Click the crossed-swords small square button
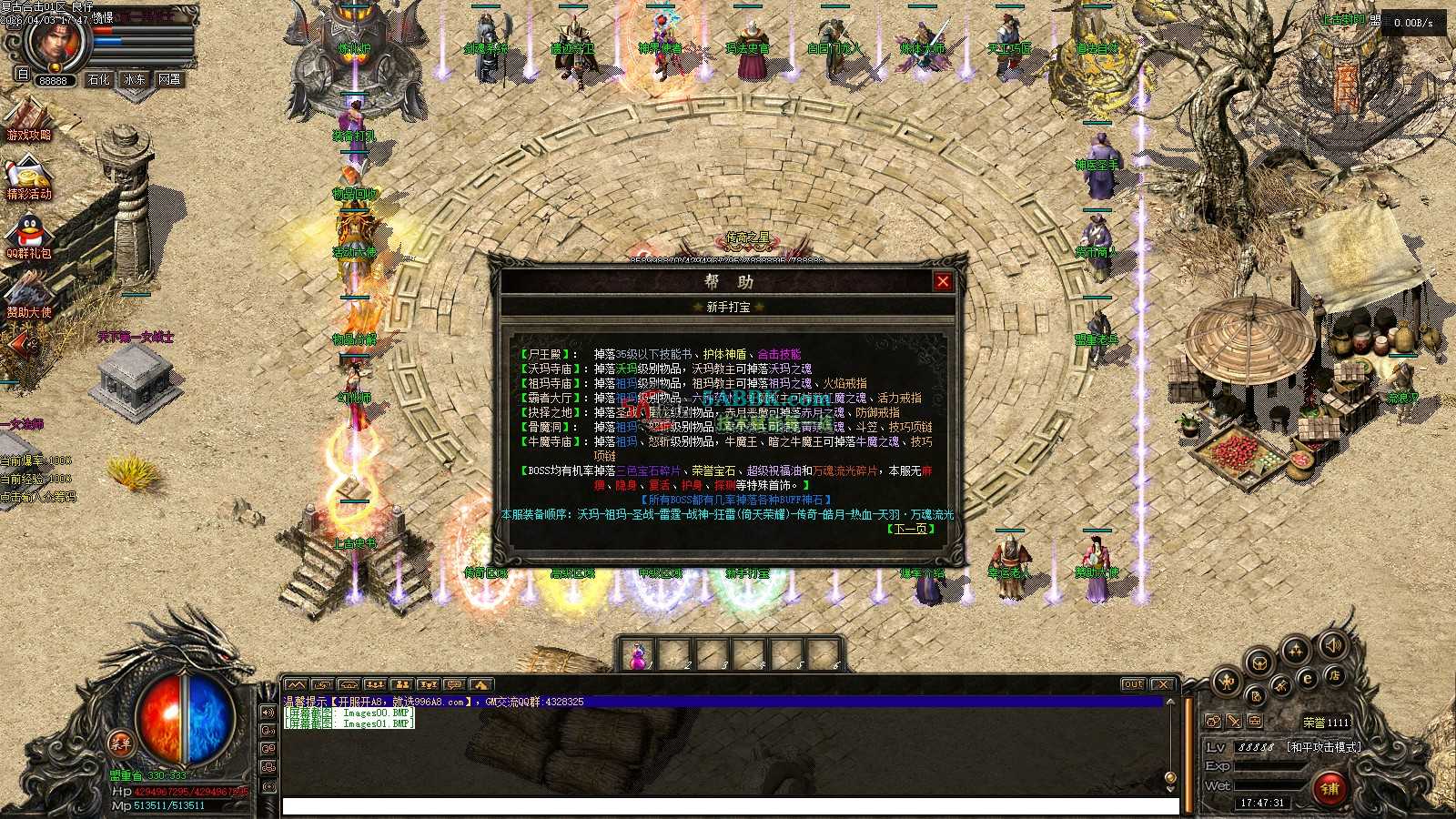1456x819 pixels. click(1234, 722)
